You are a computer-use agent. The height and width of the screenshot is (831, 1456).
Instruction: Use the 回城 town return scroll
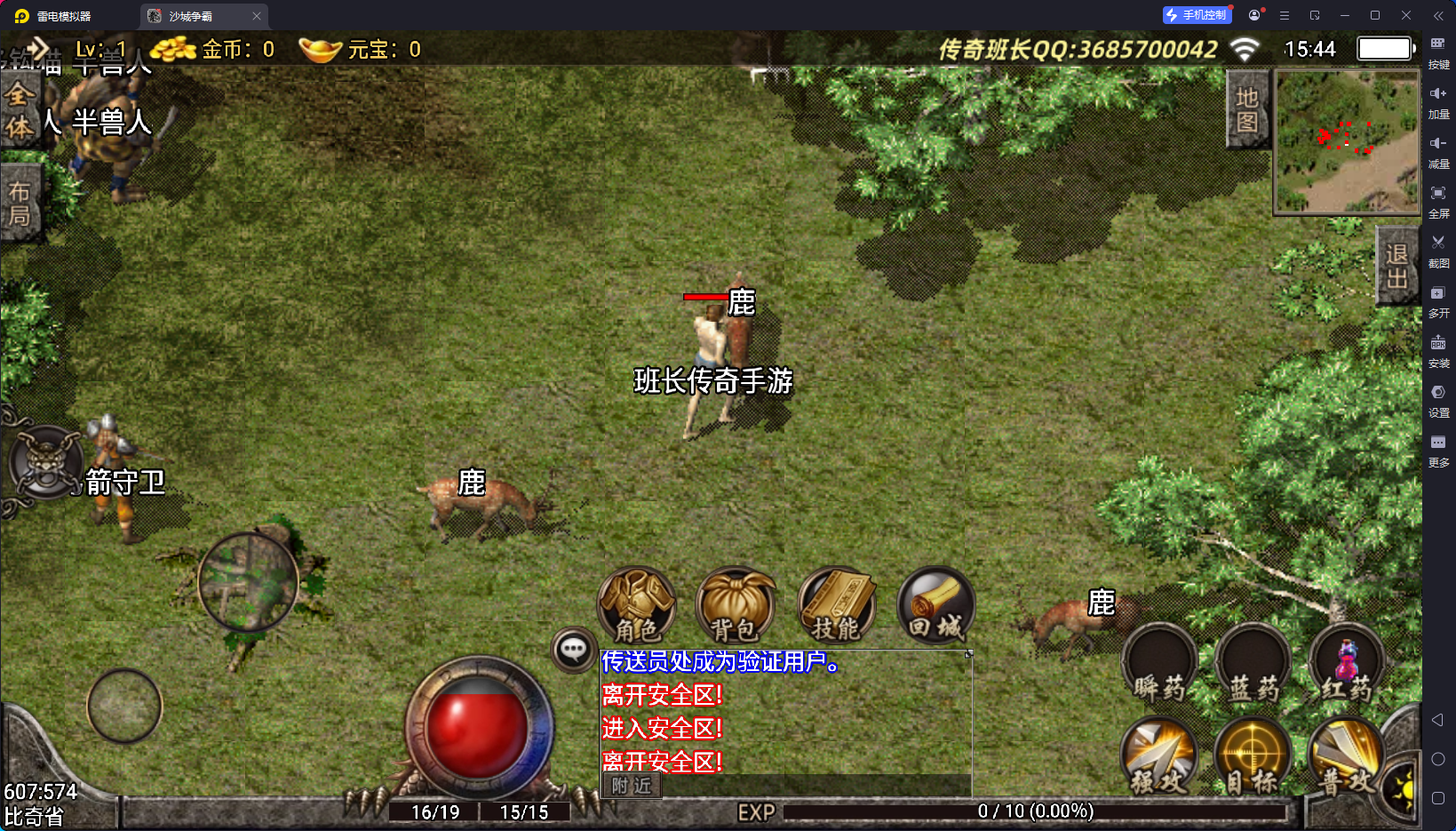tap(935, 606)
